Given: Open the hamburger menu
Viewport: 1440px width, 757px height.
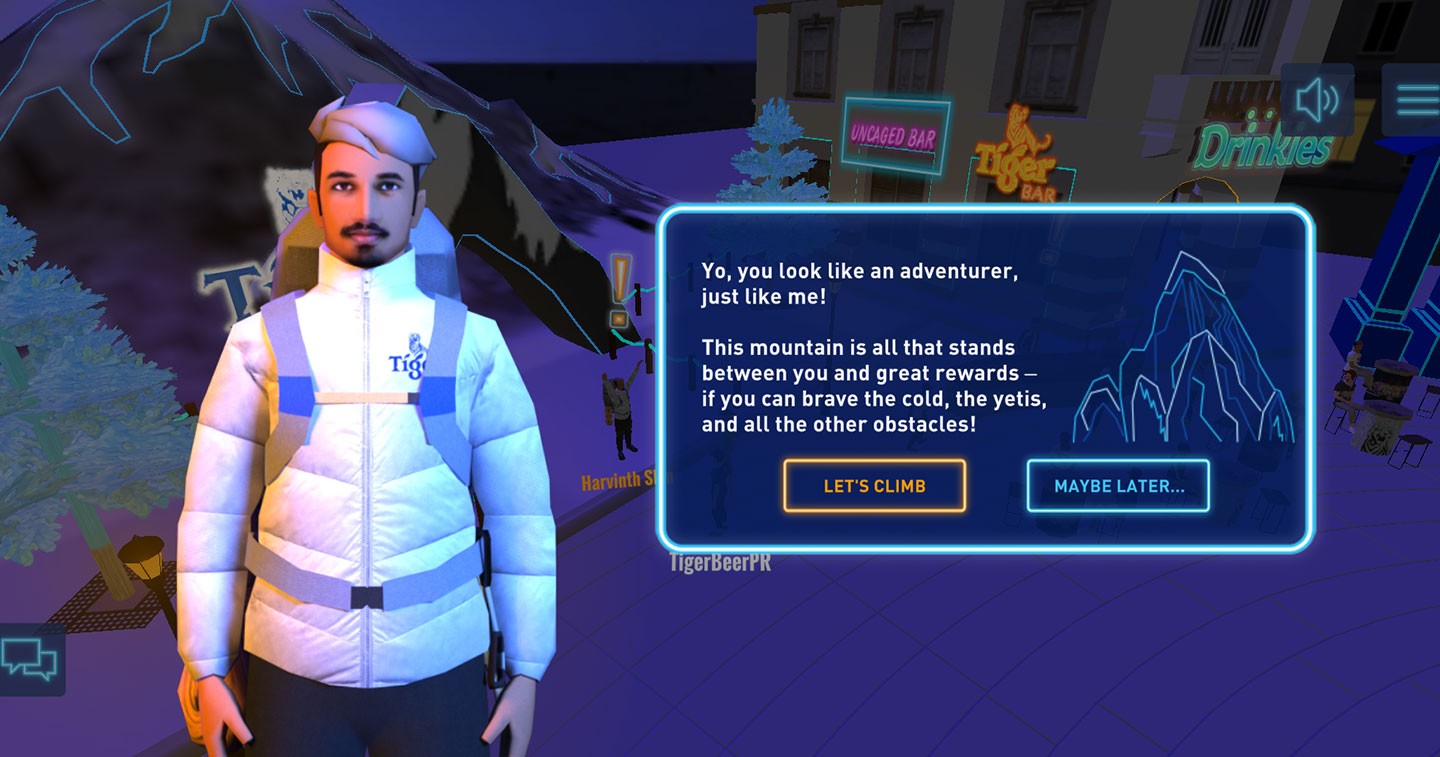Looking at the screenshot, I should (x=1416, y=100).
